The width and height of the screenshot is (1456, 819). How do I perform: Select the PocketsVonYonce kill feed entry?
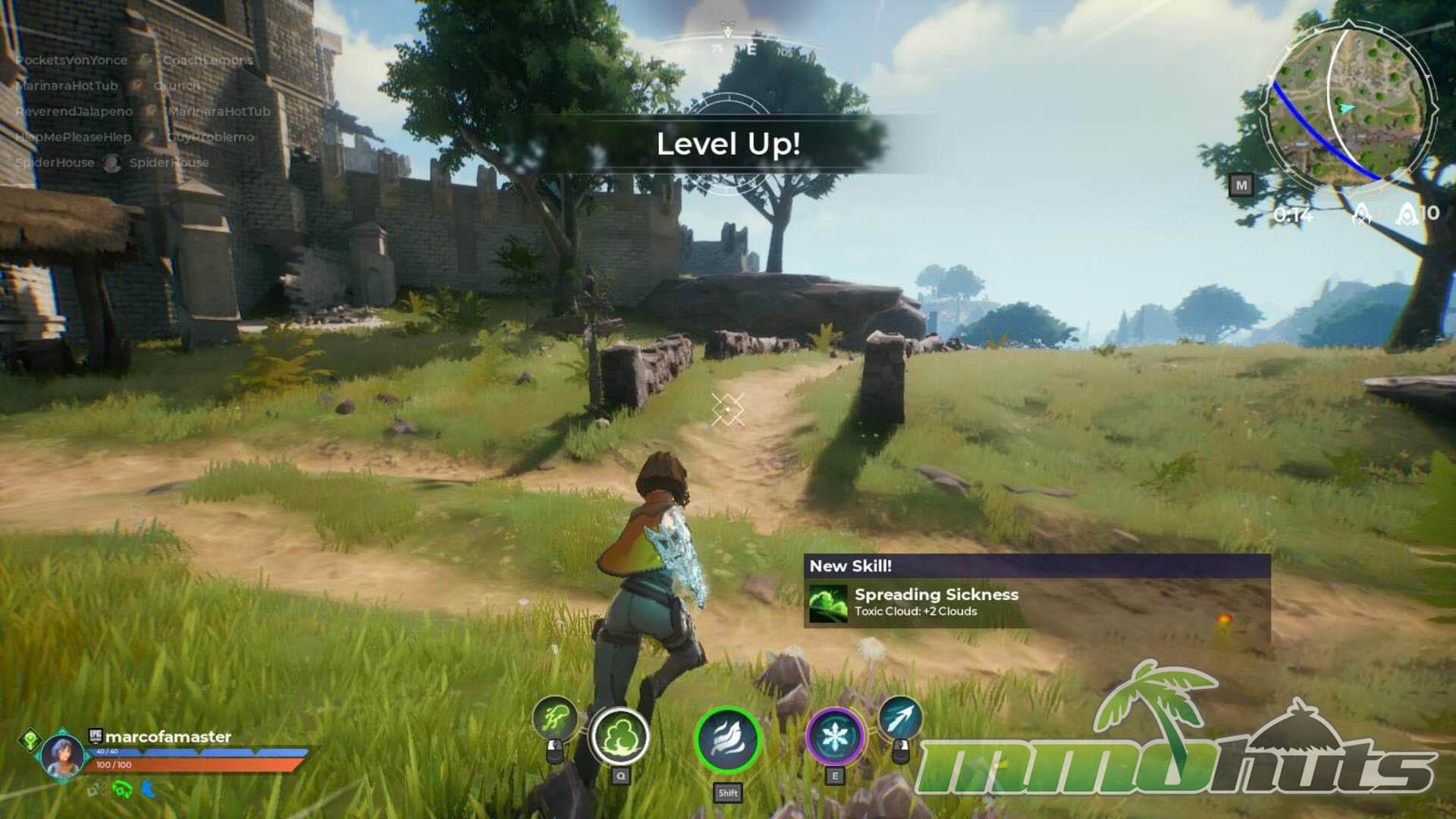coord(72,60)
